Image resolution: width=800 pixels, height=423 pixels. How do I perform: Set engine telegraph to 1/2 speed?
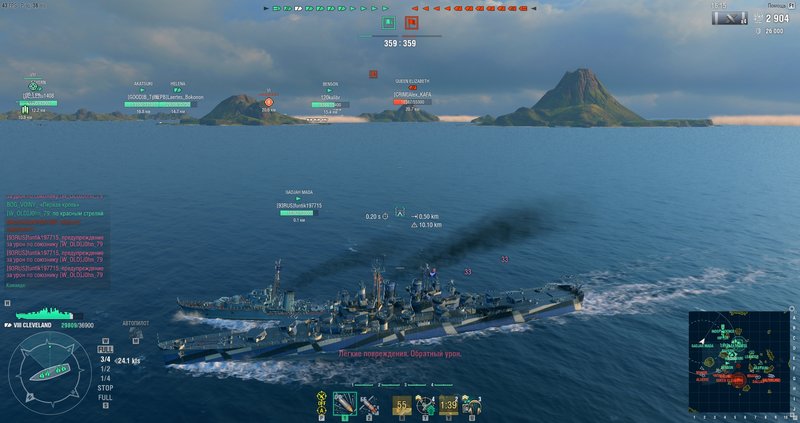click(x=105, y=368)
